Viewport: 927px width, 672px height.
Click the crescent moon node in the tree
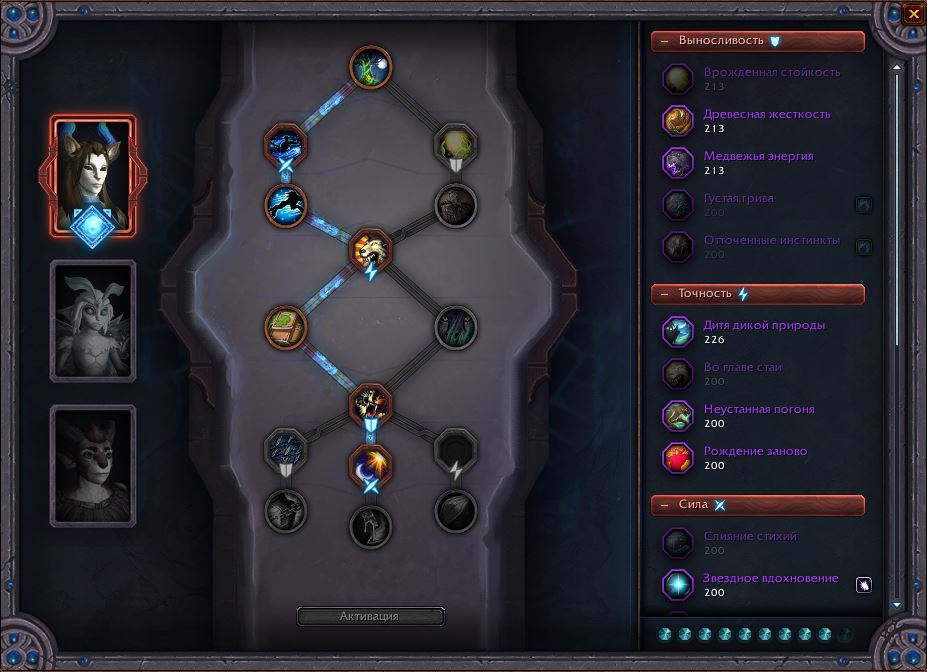coord(370,465)
